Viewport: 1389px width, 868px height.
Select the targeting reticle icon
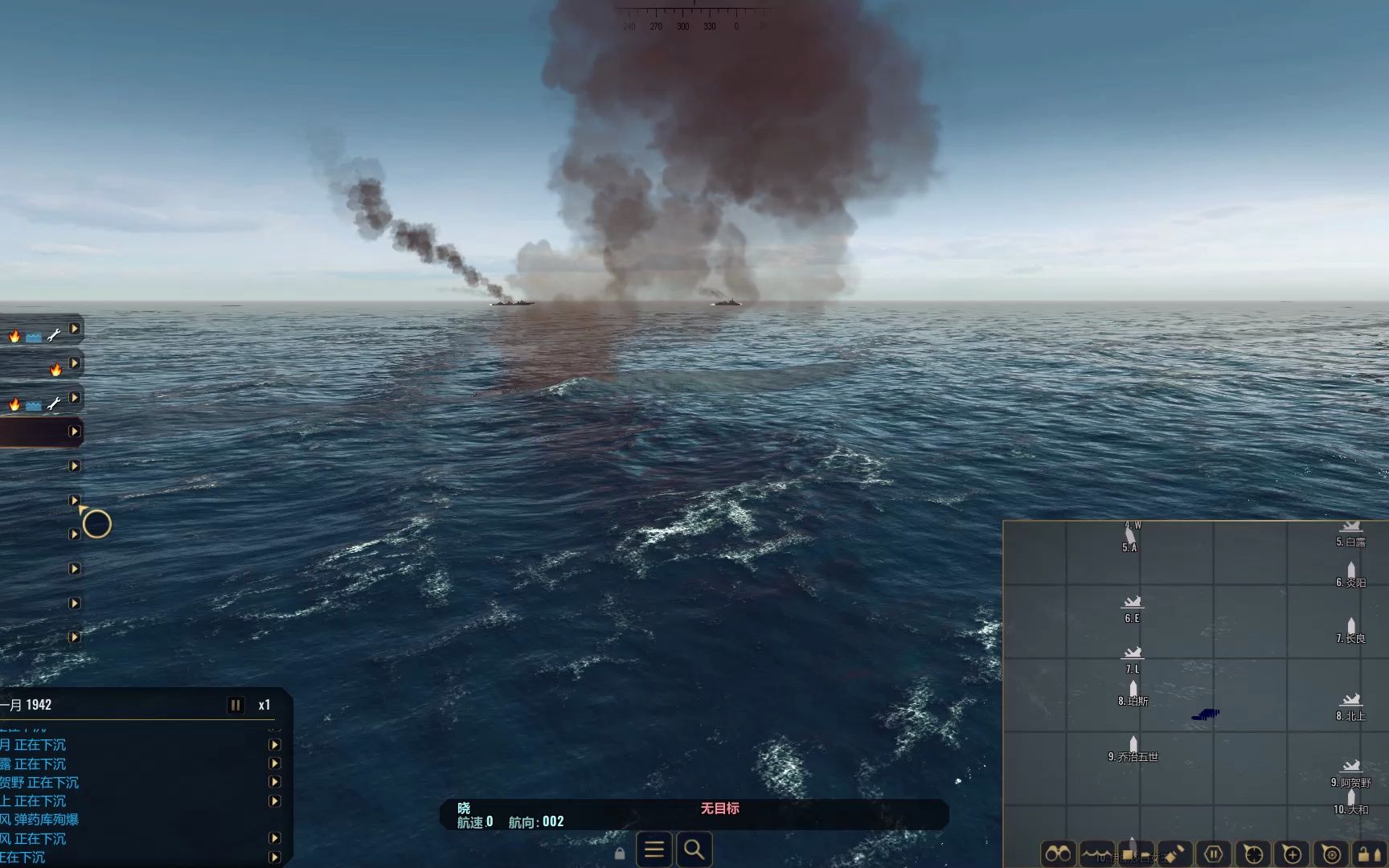pos(1253,852)
